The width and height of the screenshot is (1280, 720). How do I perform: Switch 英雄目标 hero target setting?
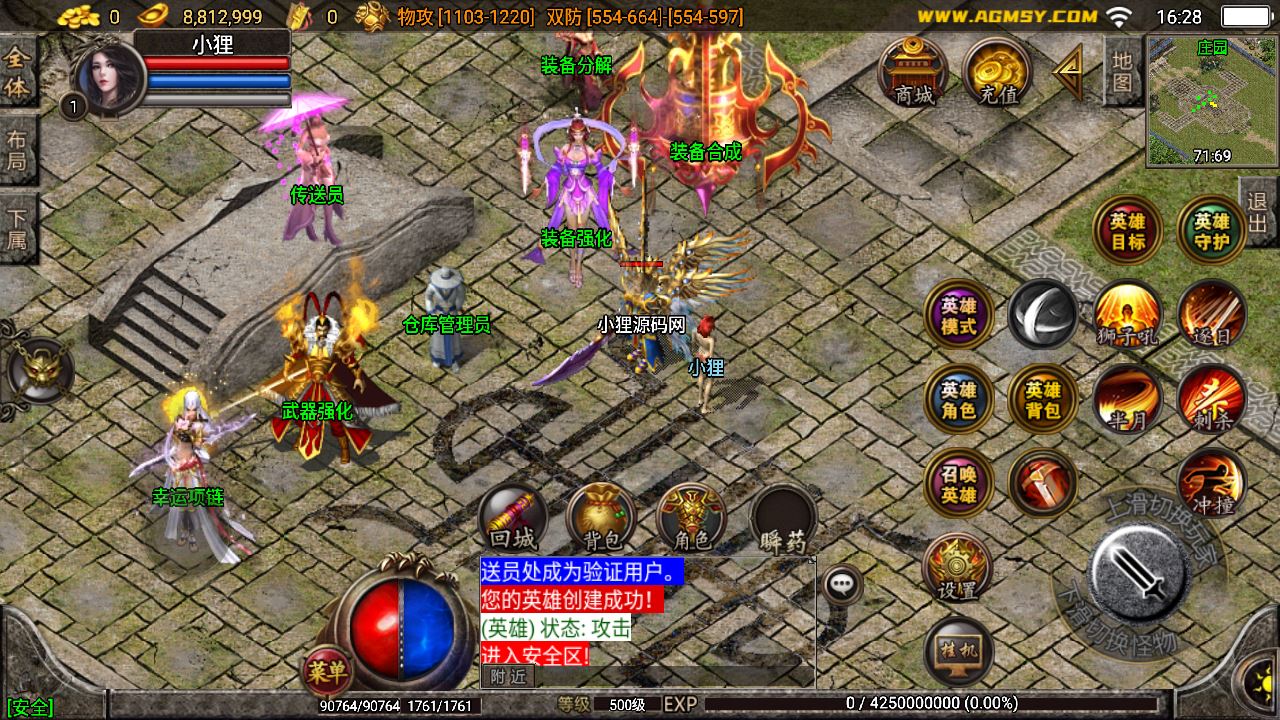tap(1128, 229)
